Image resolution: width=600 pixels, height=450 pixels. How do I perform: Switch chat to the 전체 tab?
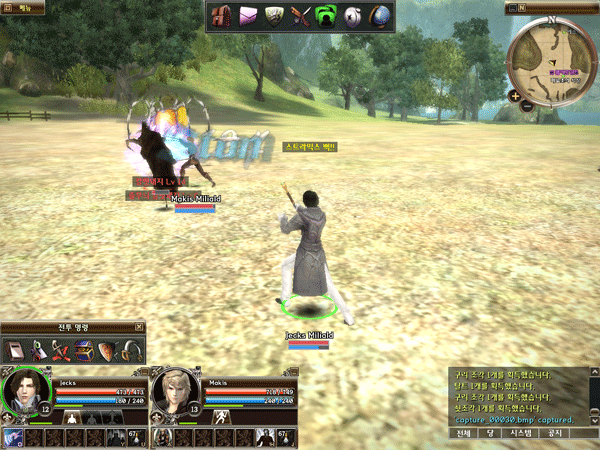(x=463, y=434)
